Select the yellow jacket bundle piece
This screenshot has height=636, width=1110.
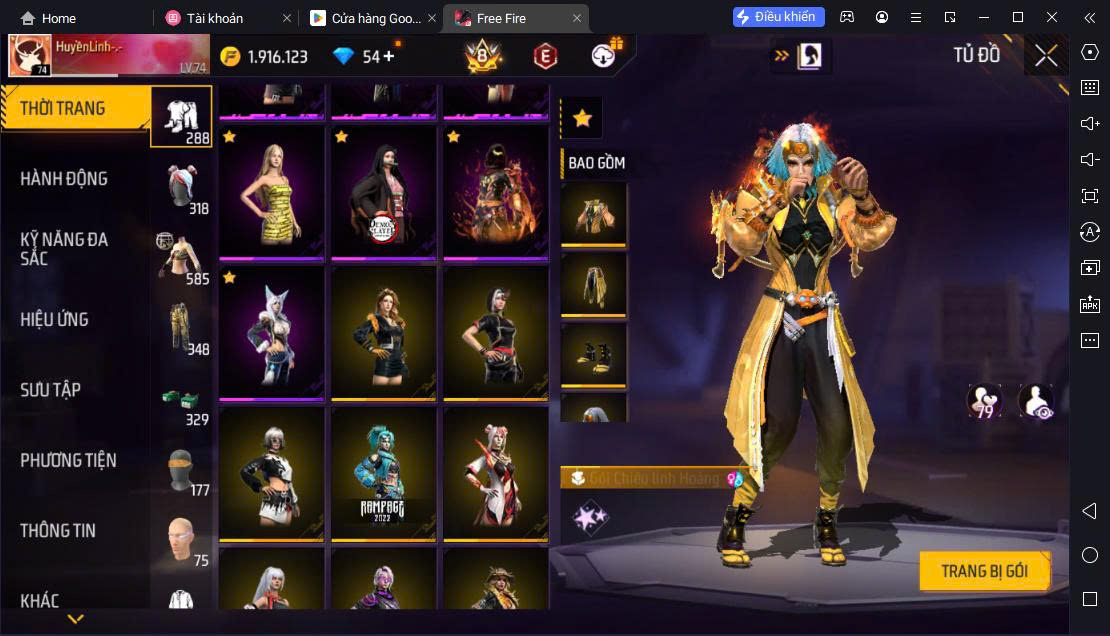click(594, 213)
